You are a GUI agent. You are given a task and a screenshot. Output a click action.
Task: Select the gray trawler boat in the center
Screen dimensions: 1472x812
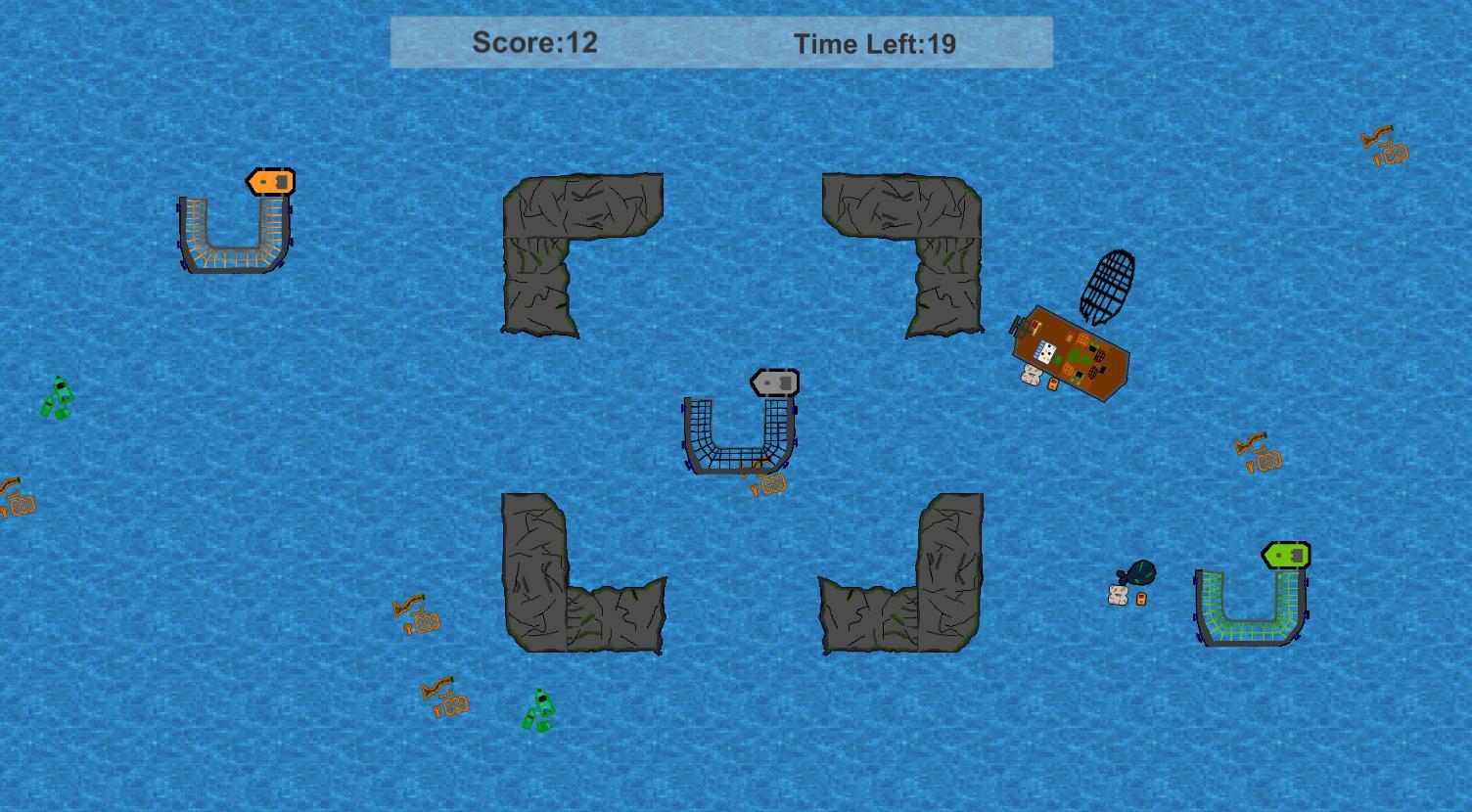[772, 382]
